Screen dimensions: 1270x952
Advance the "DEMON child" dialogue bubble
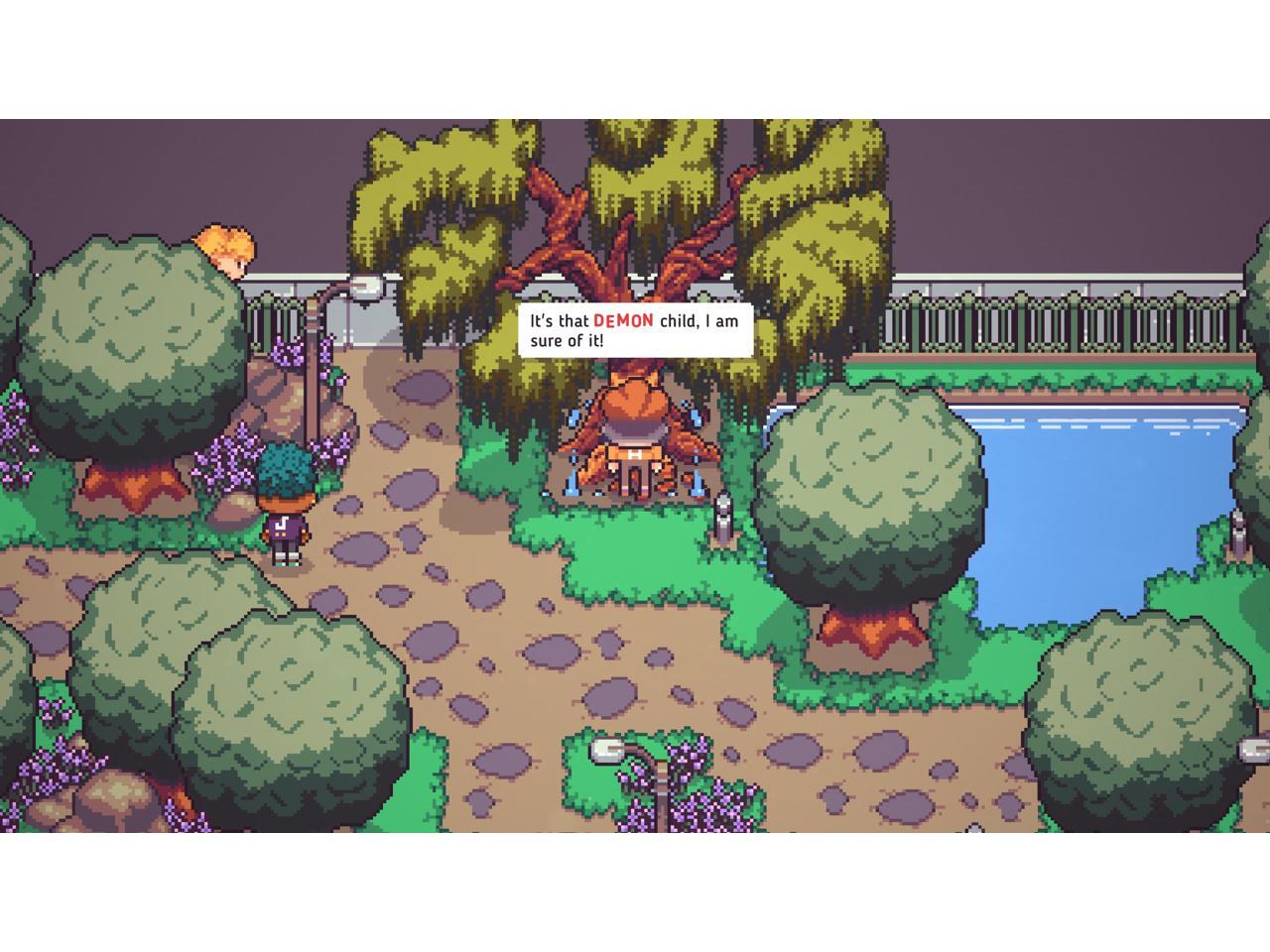click(x=635, y=330)
